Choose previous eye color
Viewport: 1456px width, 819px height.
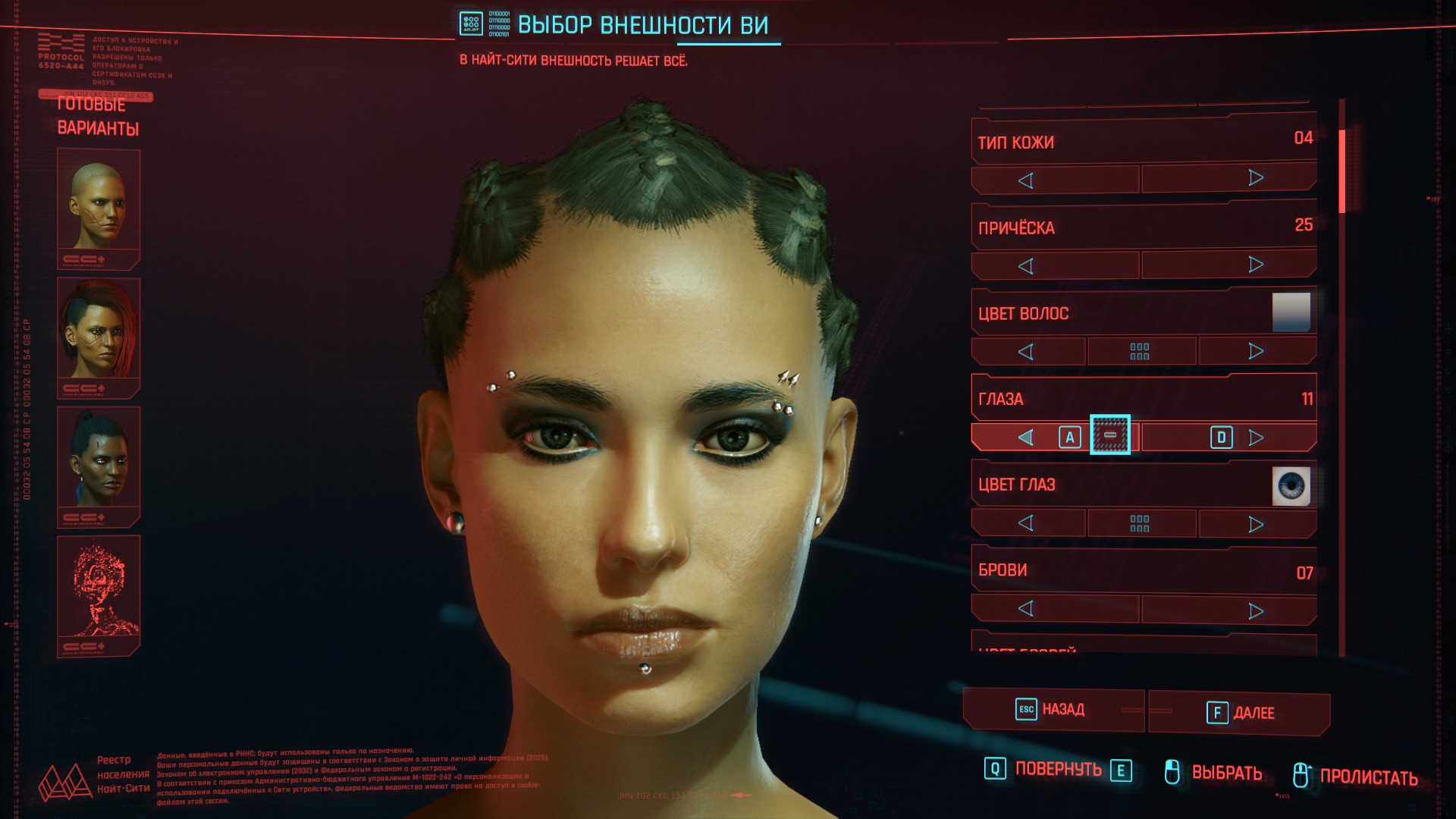click(x=1028, y=523)
